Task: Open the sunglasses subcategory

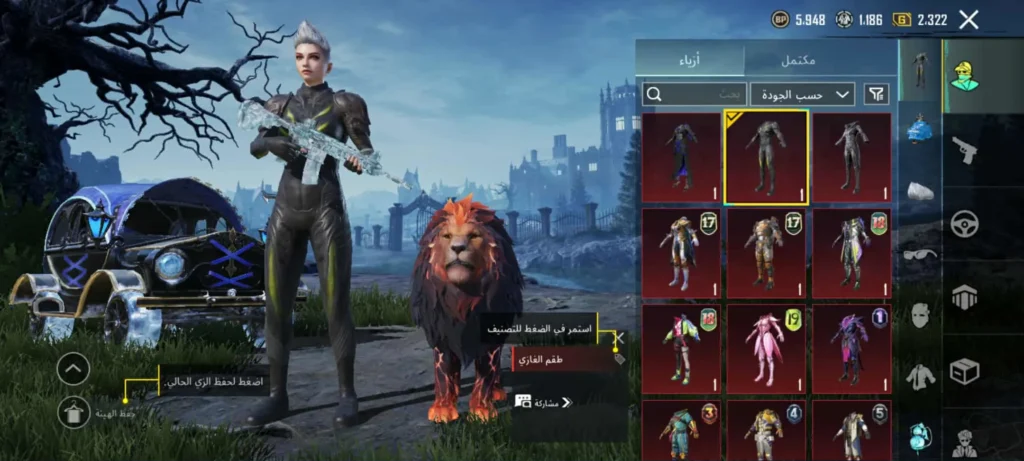Action: (x=920, y=254)
